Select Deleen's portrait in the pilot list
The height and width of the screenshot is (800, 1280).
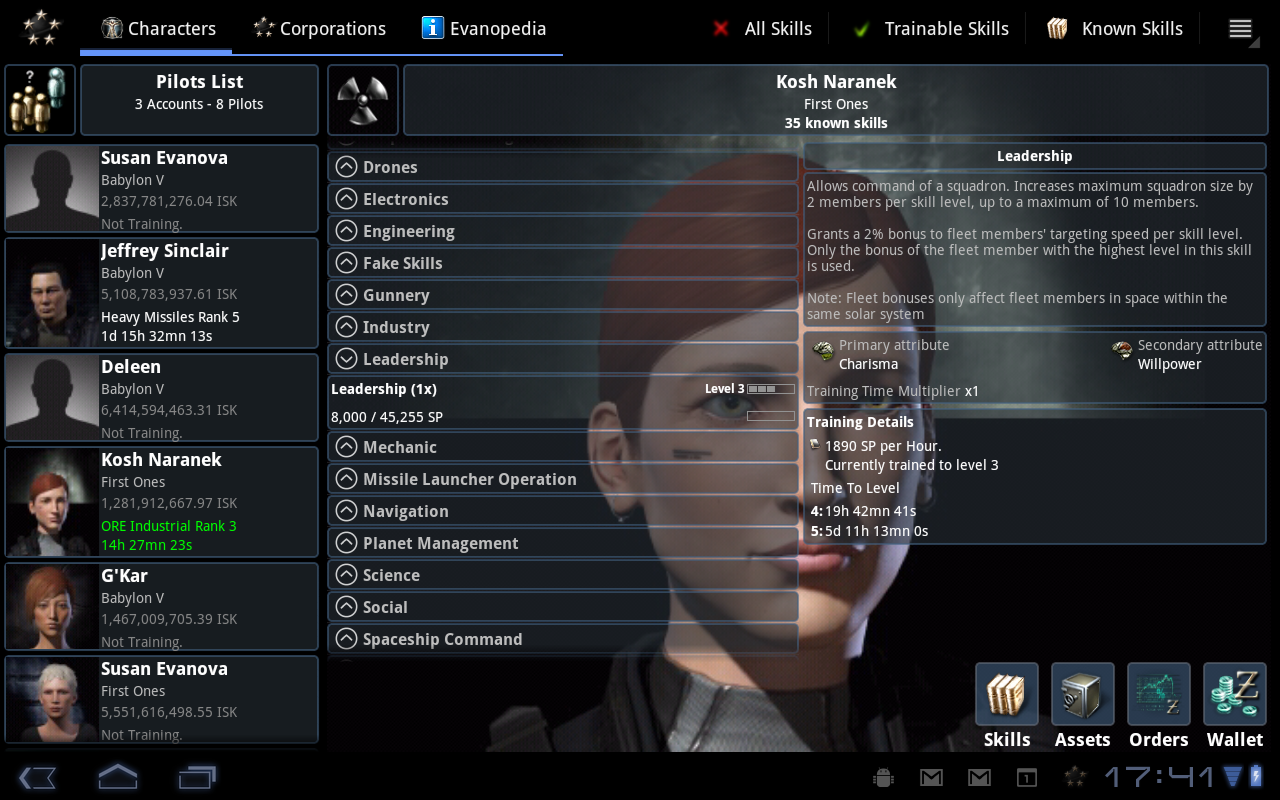click(50, 396)
